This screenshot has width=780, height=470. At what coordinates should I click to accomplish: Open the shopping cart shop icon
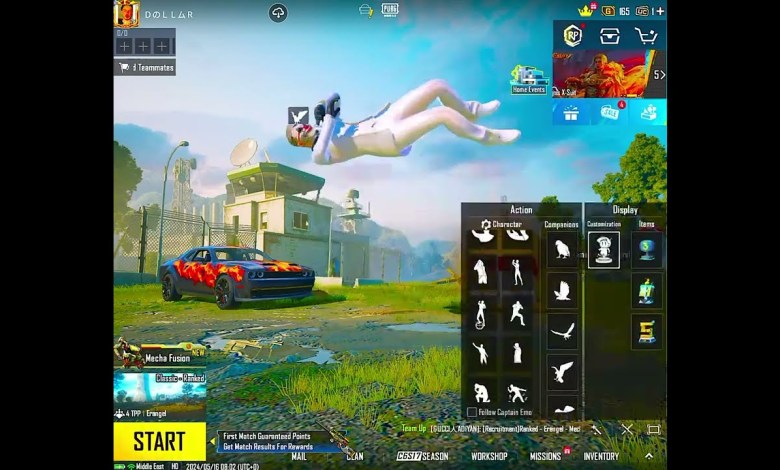click(x=646, y=35)
